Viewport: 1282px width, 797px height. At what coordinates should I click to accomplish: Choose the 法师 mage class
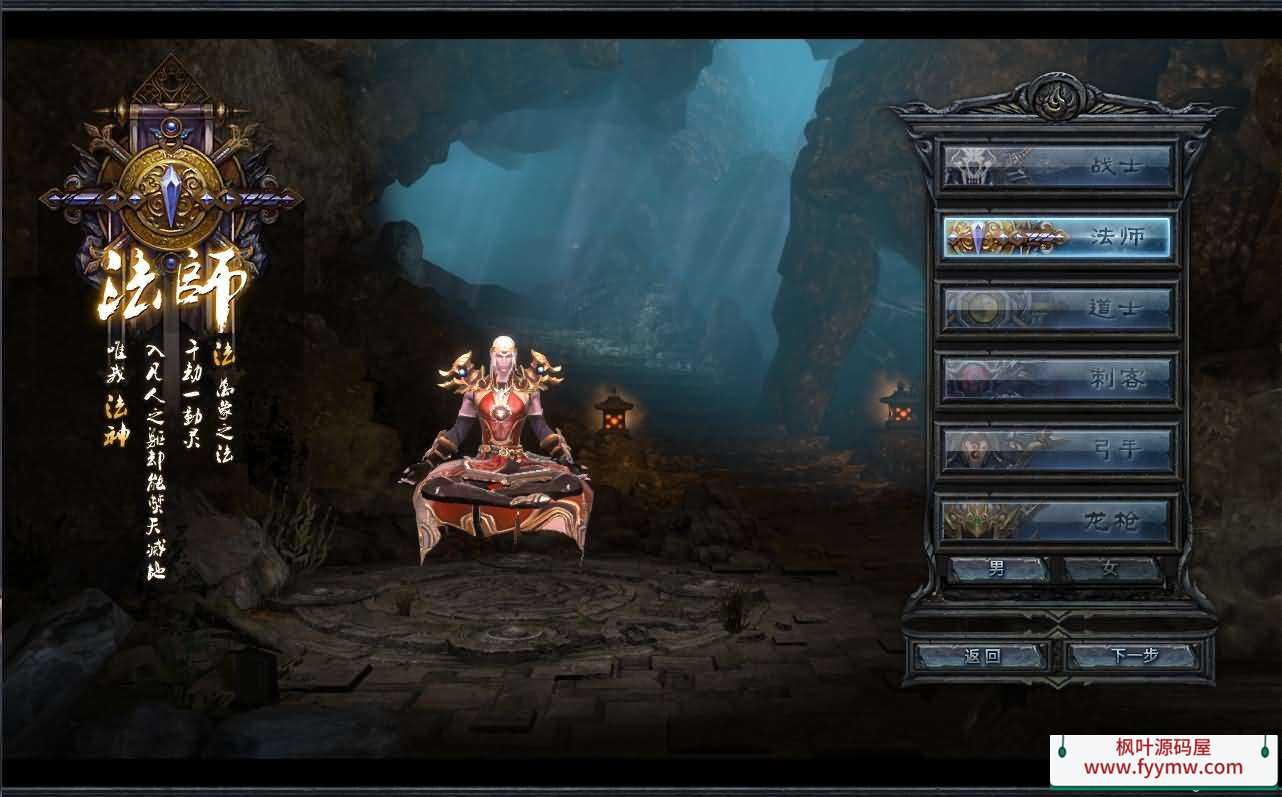[1058, 237]
